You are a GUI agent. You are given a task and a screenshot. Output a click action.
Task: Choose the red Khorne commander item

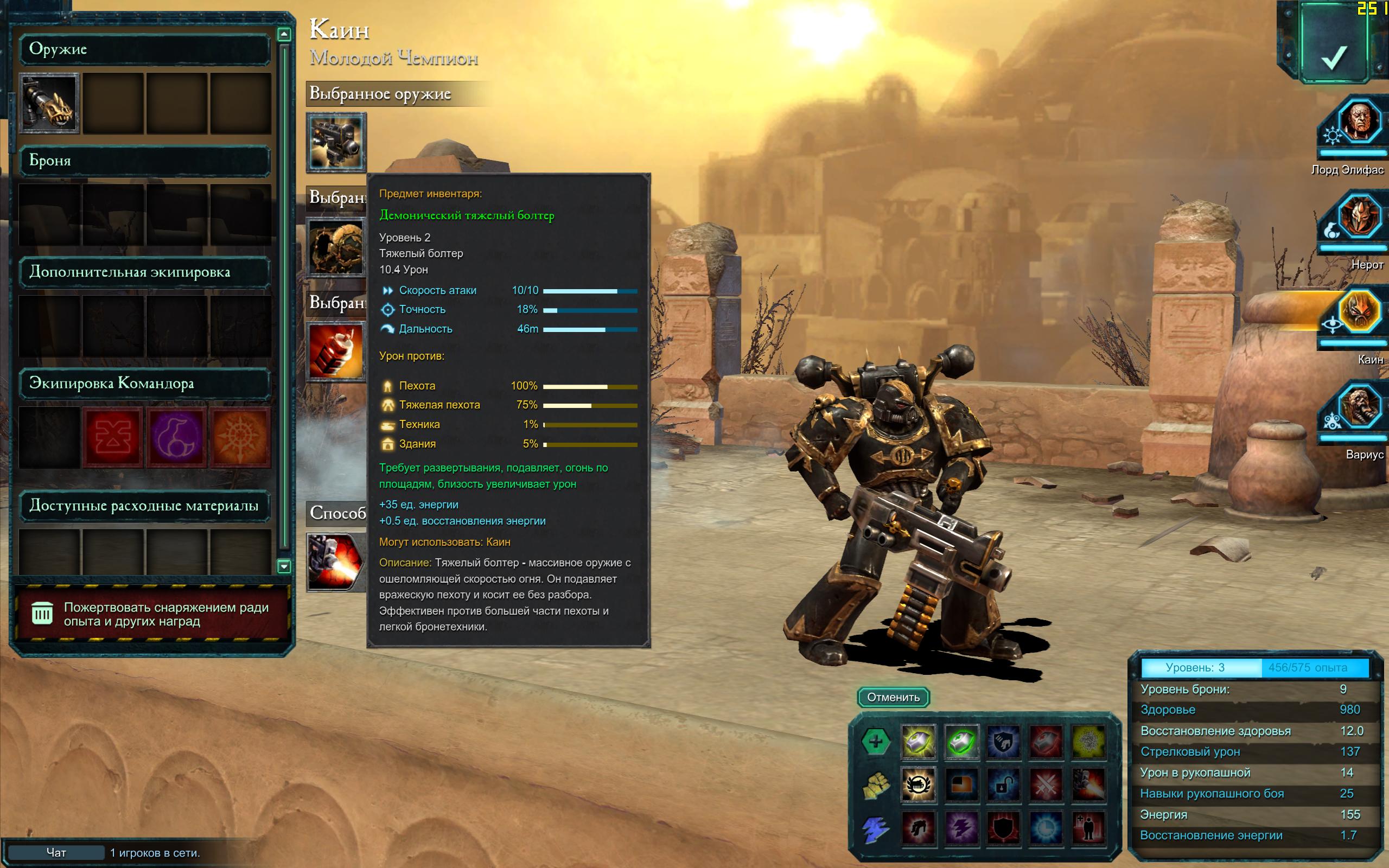click(112, 437)
